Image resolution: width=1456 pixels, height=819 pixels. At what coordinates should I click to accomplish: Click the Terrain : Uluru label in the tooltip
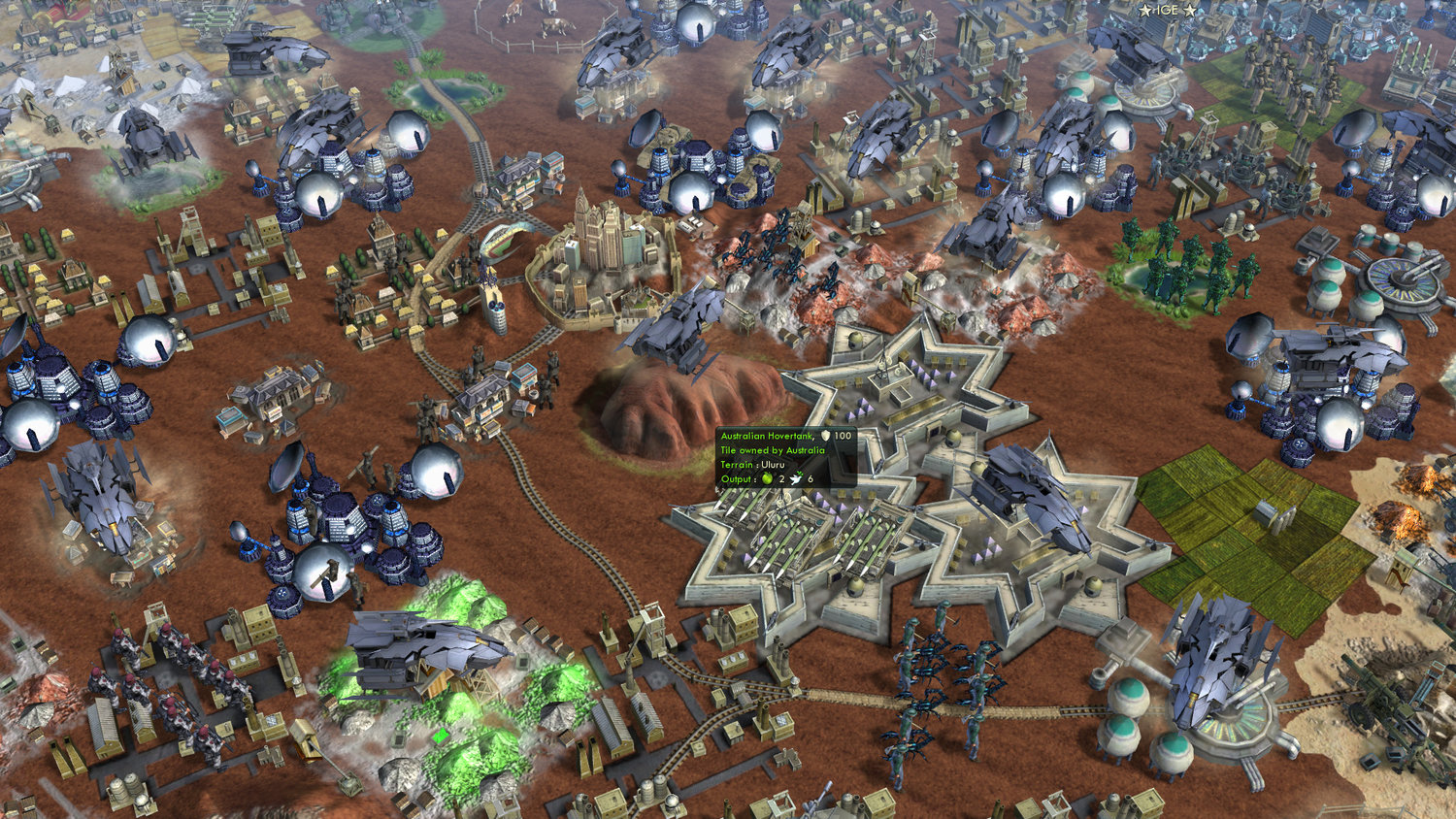point(752,464)
